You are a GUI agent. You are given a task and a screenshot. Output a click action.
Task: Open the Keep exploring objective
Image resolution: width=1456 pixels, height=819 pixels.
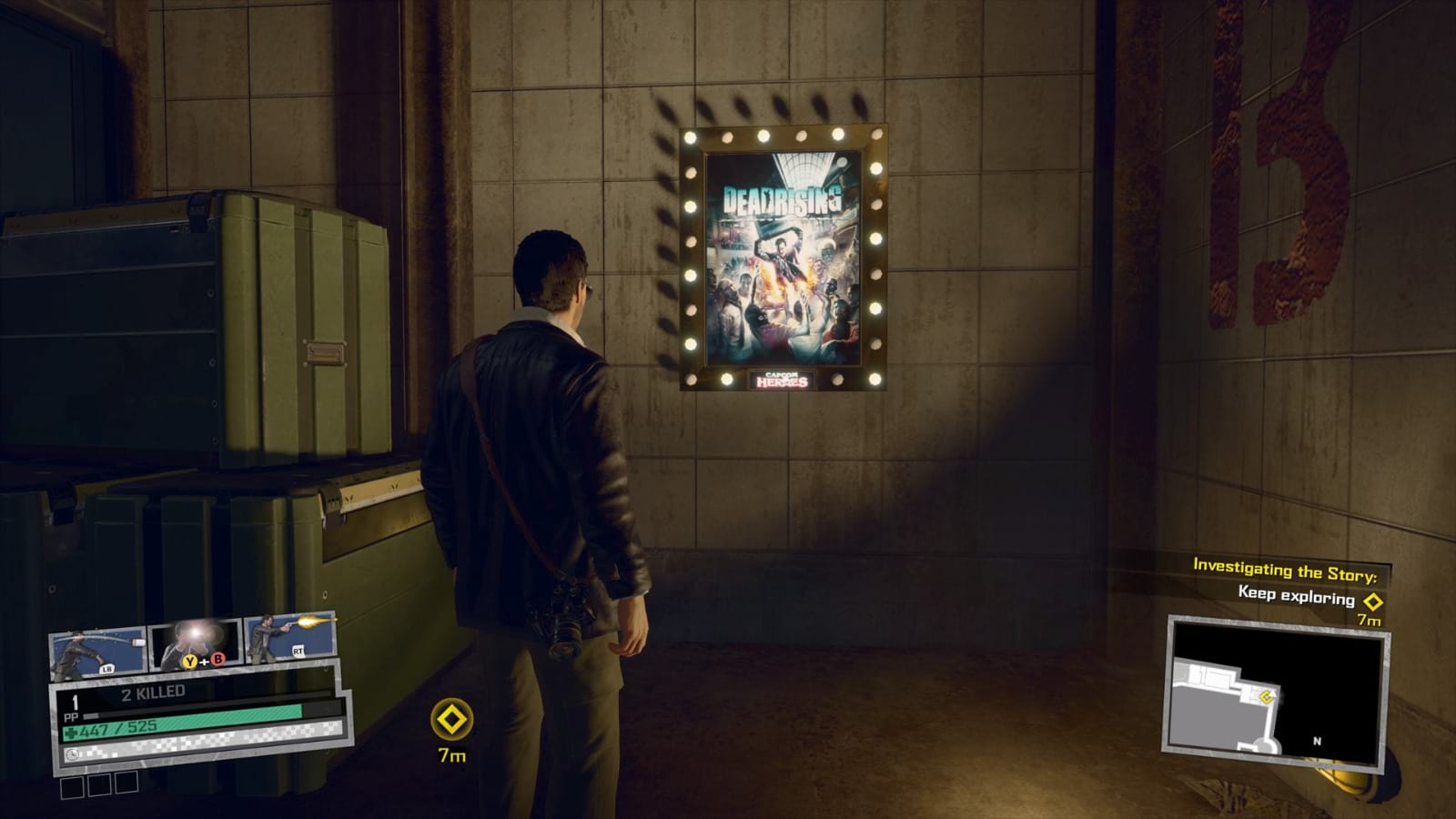pyautogui.click(x=1296, y=595)
